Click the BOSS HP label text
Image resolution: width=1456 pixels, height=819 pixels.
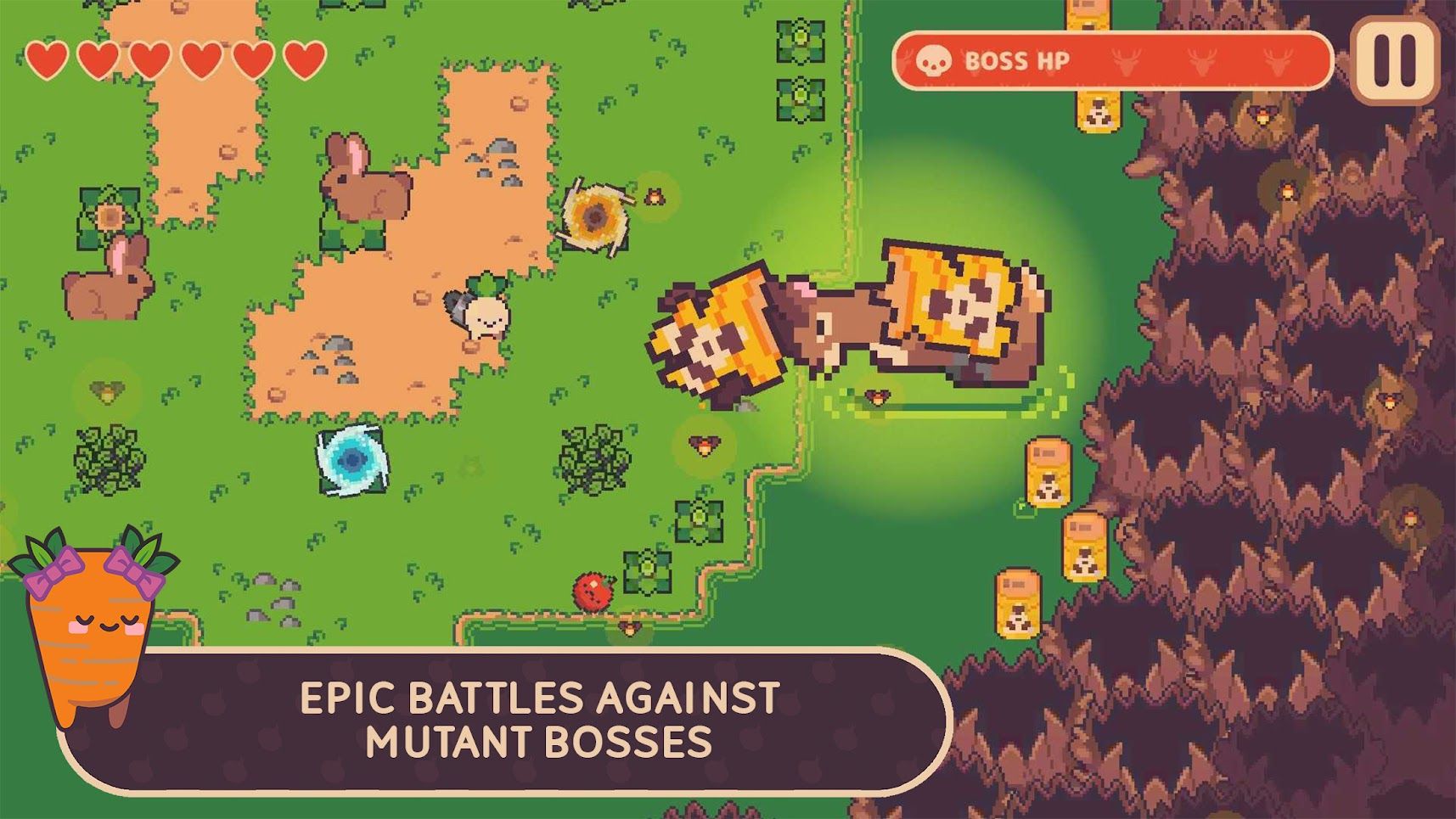(x=1017, y=61)
